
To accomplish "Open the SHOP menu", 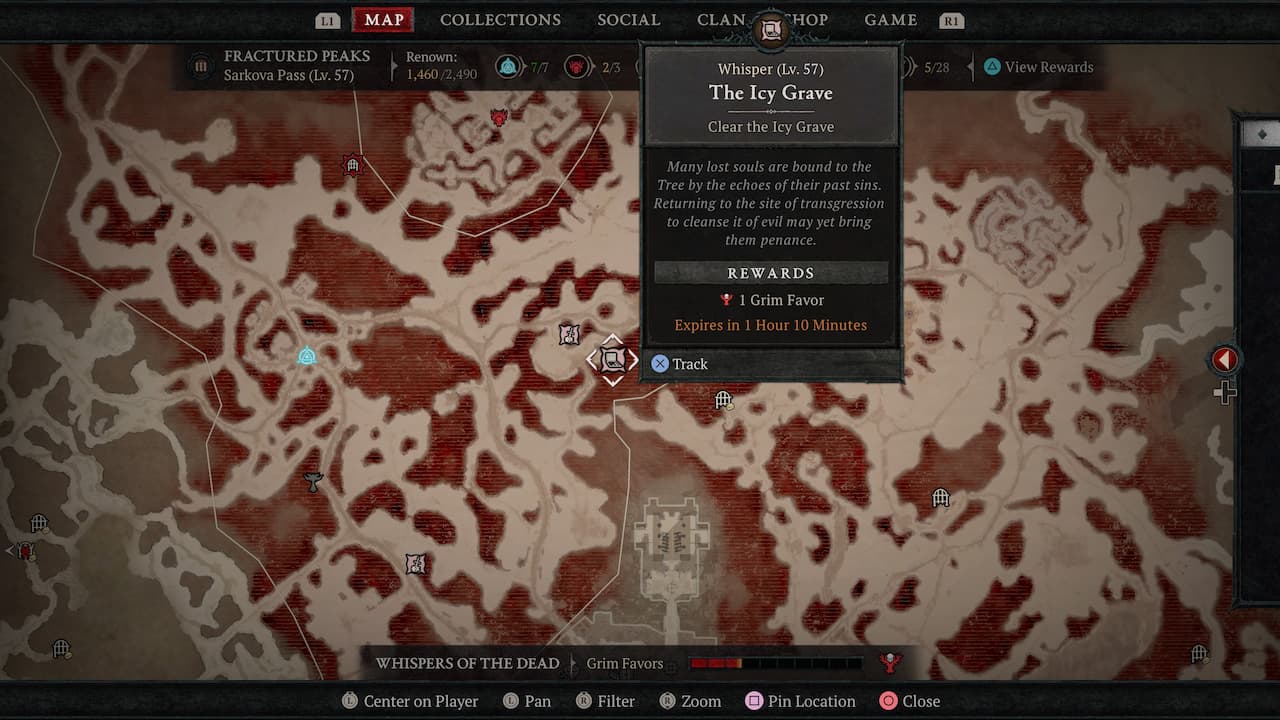I will click(x=807, y=20).
